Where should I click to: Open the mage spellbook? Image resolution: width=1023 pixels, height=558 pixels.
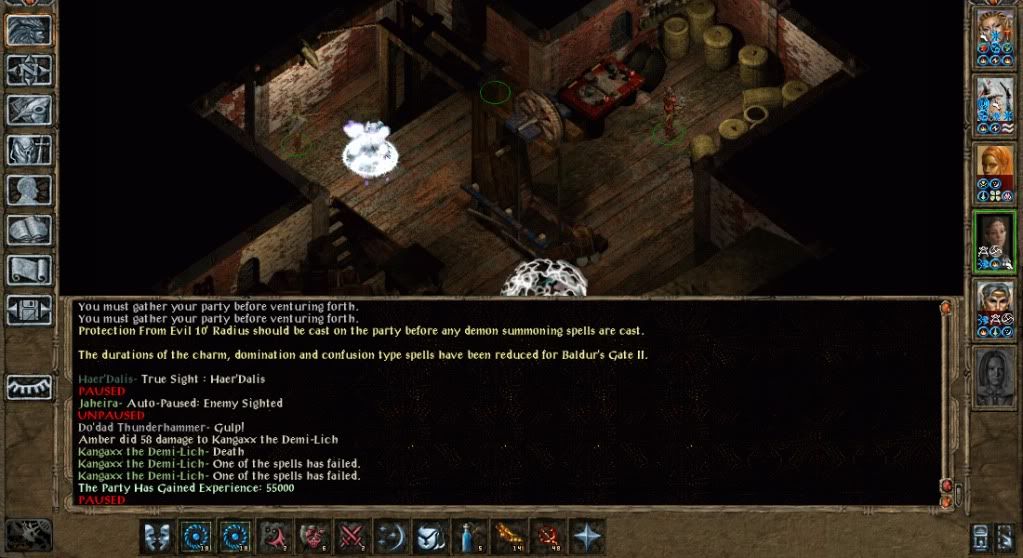click(28, 229)
